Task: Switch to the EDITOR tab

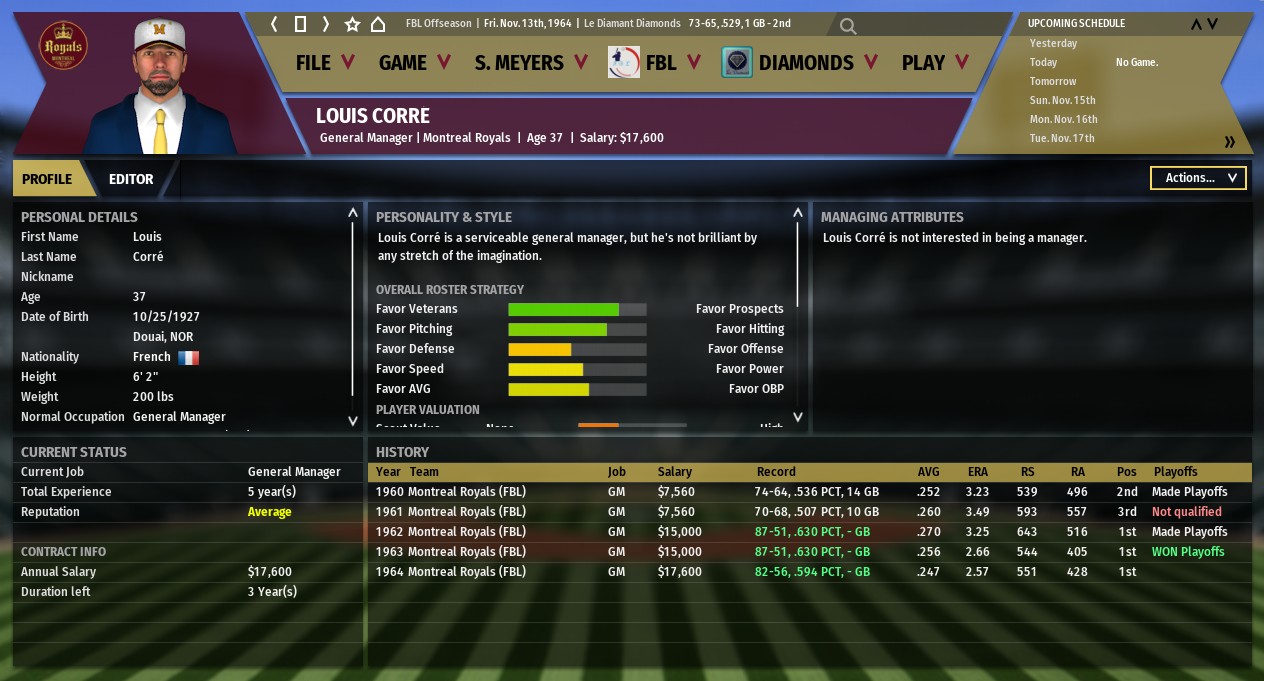Action: (131, 179)
